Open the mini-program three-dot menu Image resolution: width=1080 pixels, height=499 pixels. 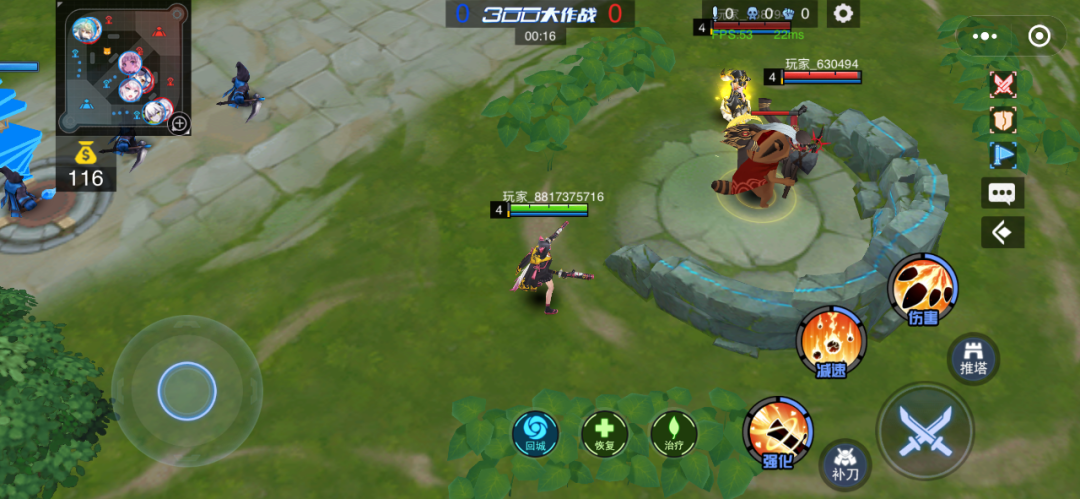coord(985,36)
